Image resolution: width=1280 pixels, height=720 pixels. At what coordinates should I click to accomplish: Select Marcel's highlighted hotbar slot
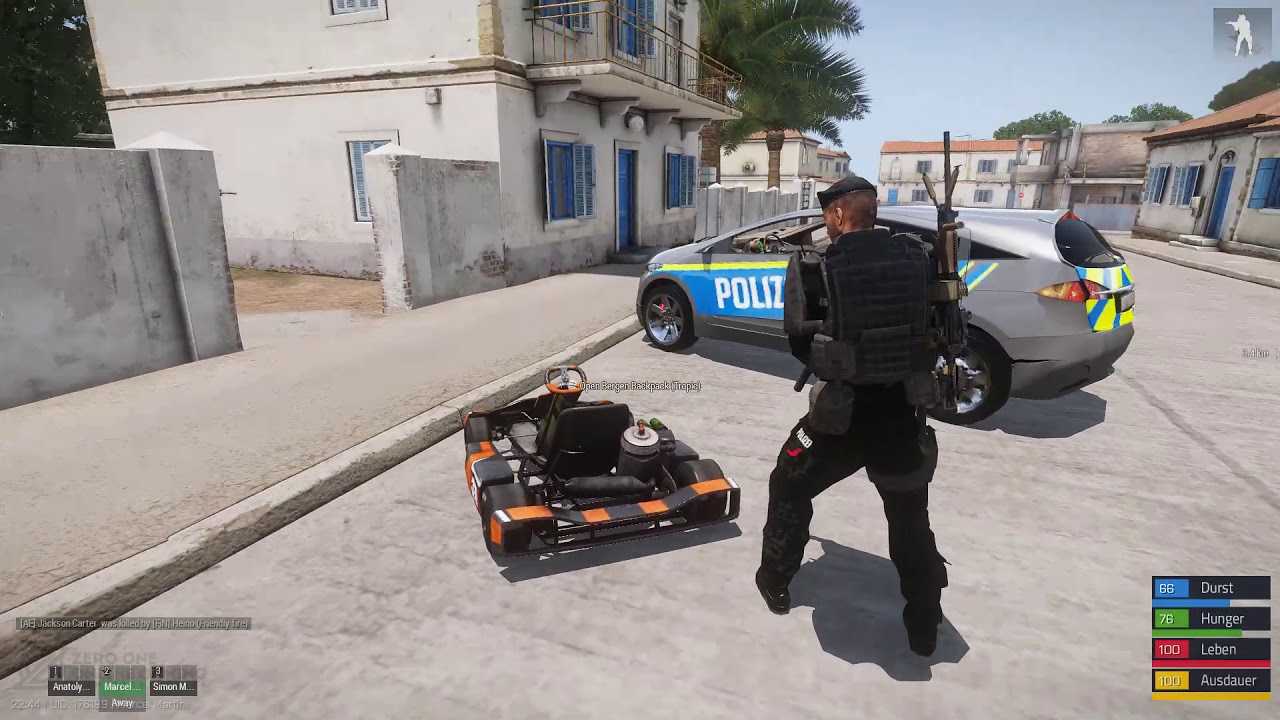coord(122,686)
